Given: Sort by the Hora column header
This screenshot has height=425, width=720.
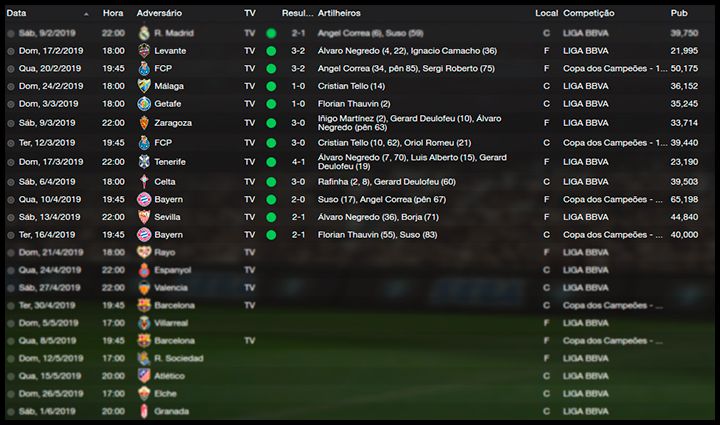Looking at the screenshot, I should tap(113, 14).
